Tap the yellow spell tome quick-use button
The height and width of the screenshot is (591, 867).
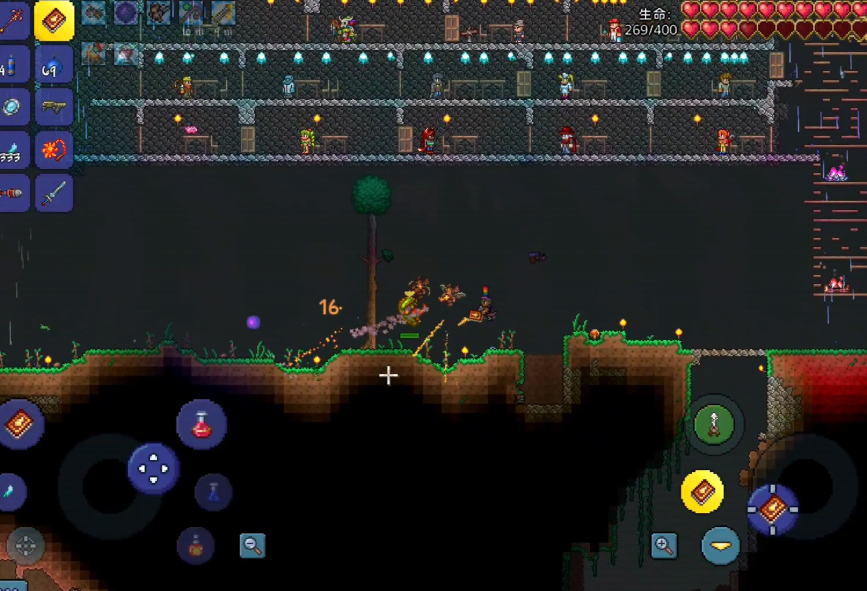point(702,491)
